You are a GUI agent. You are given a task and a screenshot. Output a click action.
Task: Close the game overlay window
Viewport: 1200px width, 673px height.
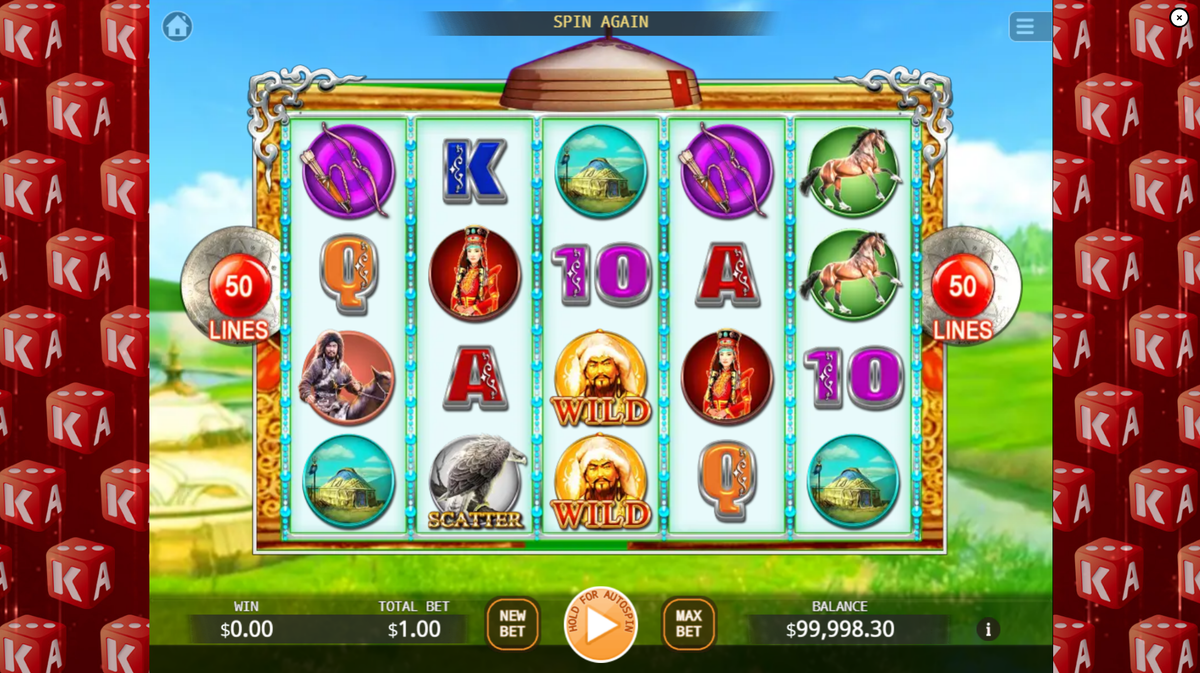pos(1179,17)
